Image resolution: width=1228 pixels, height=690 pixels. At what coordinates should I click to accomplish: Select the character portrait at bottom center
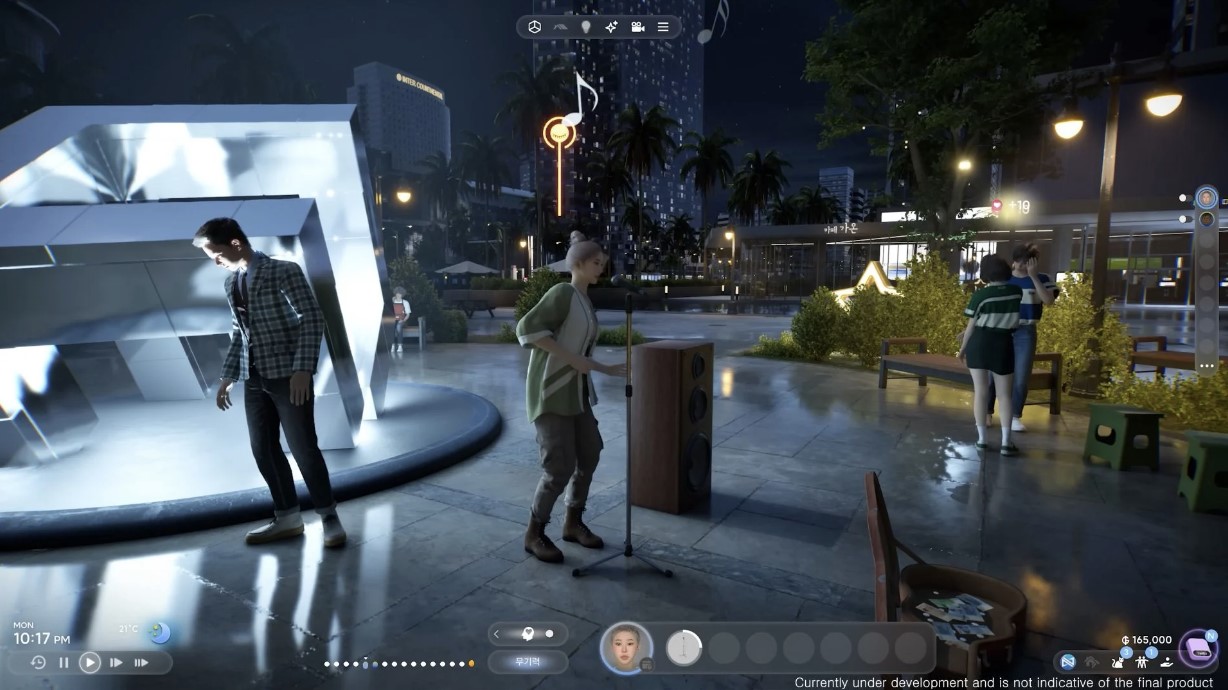point(626,647)
